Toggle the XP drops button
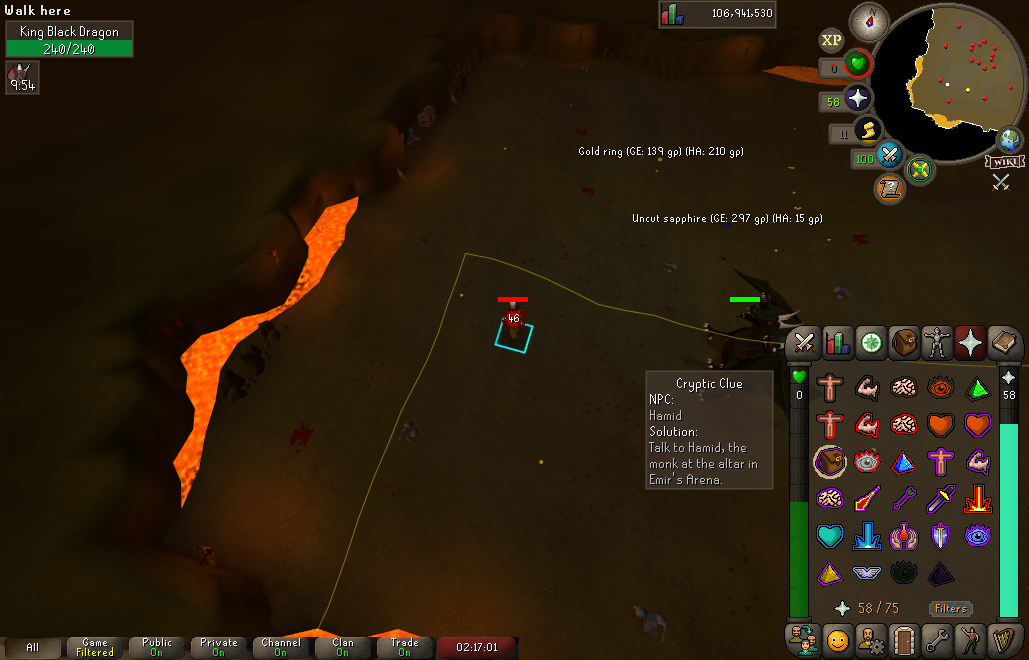This screenshot has width=1029, height=660. [831, 40]
